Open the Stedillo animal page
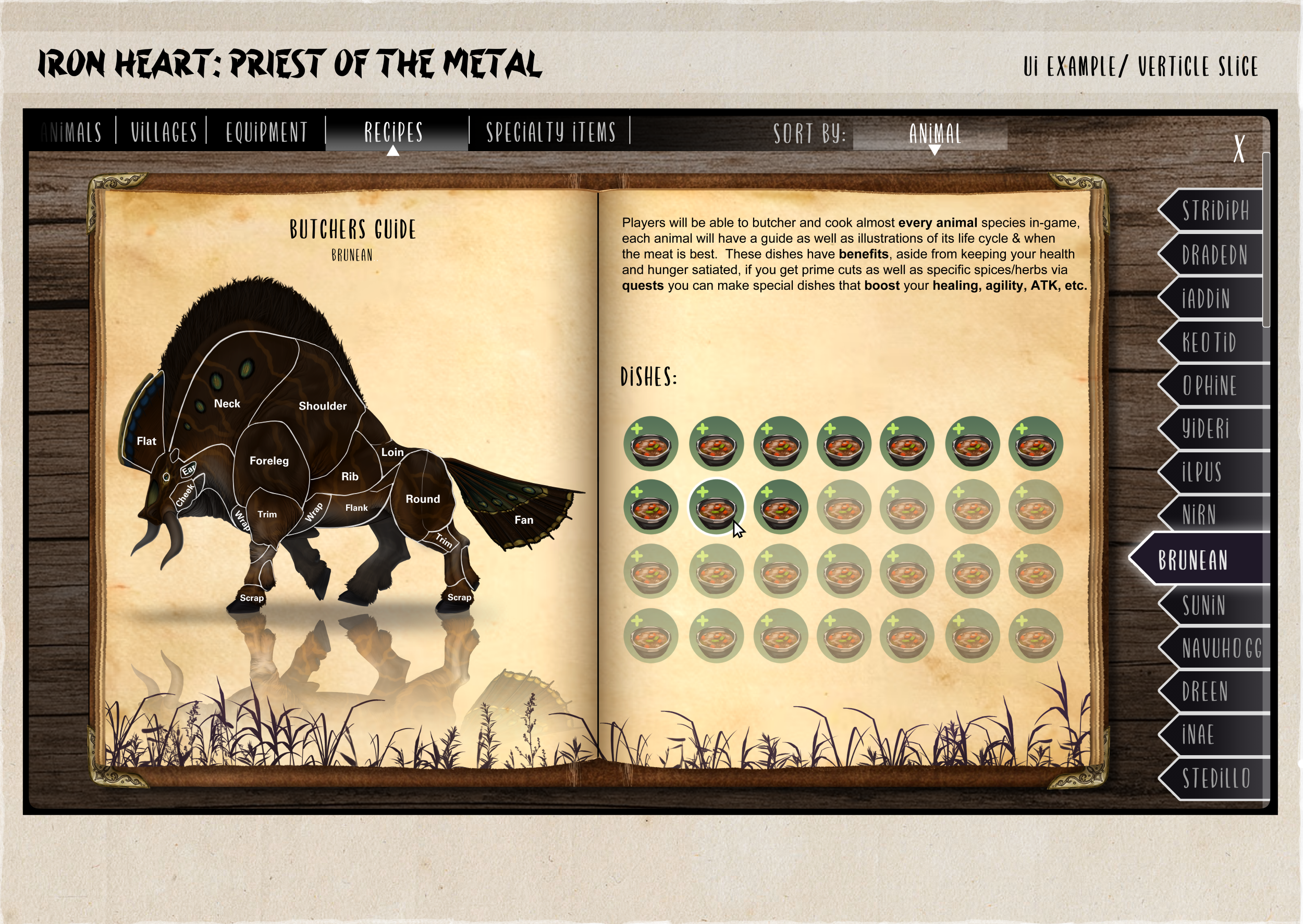 click(x=1216, y=779)
